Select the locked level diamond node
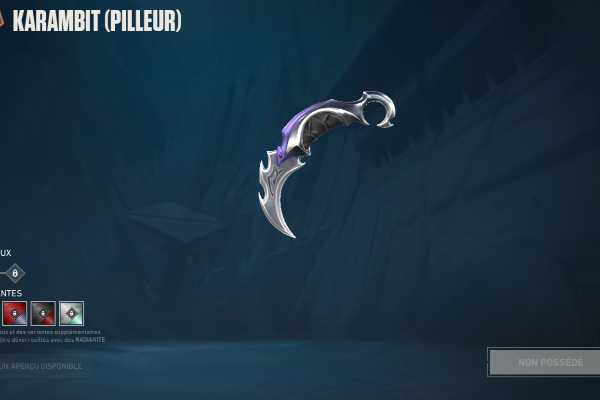This screenshot has width=600, height=400. [x=14, y=273]
